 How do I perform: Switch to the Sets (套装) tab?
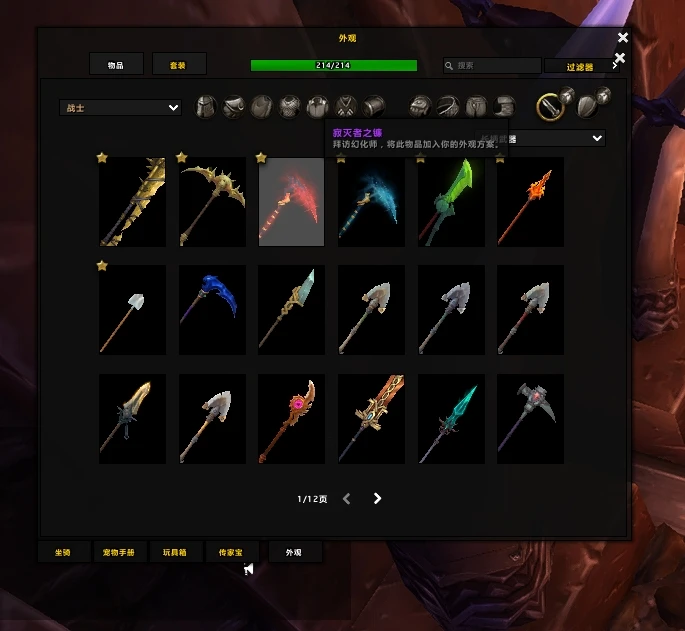[179, 65]
